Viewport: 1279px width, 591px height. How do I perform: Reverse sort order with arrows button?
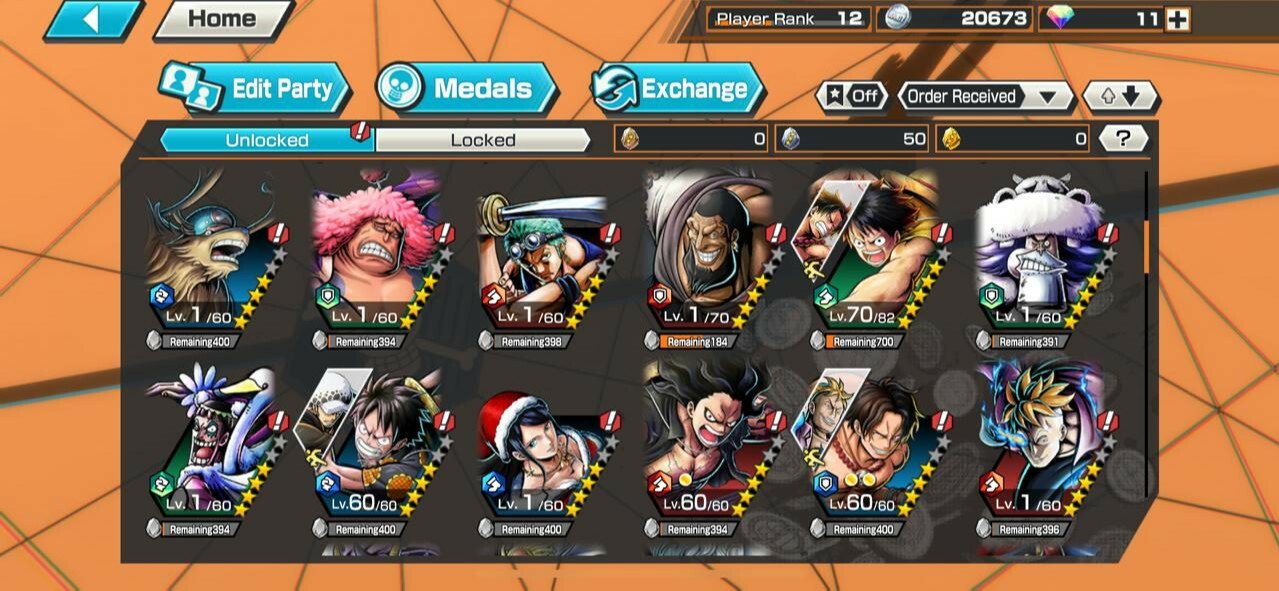[x=1121, y=97]
